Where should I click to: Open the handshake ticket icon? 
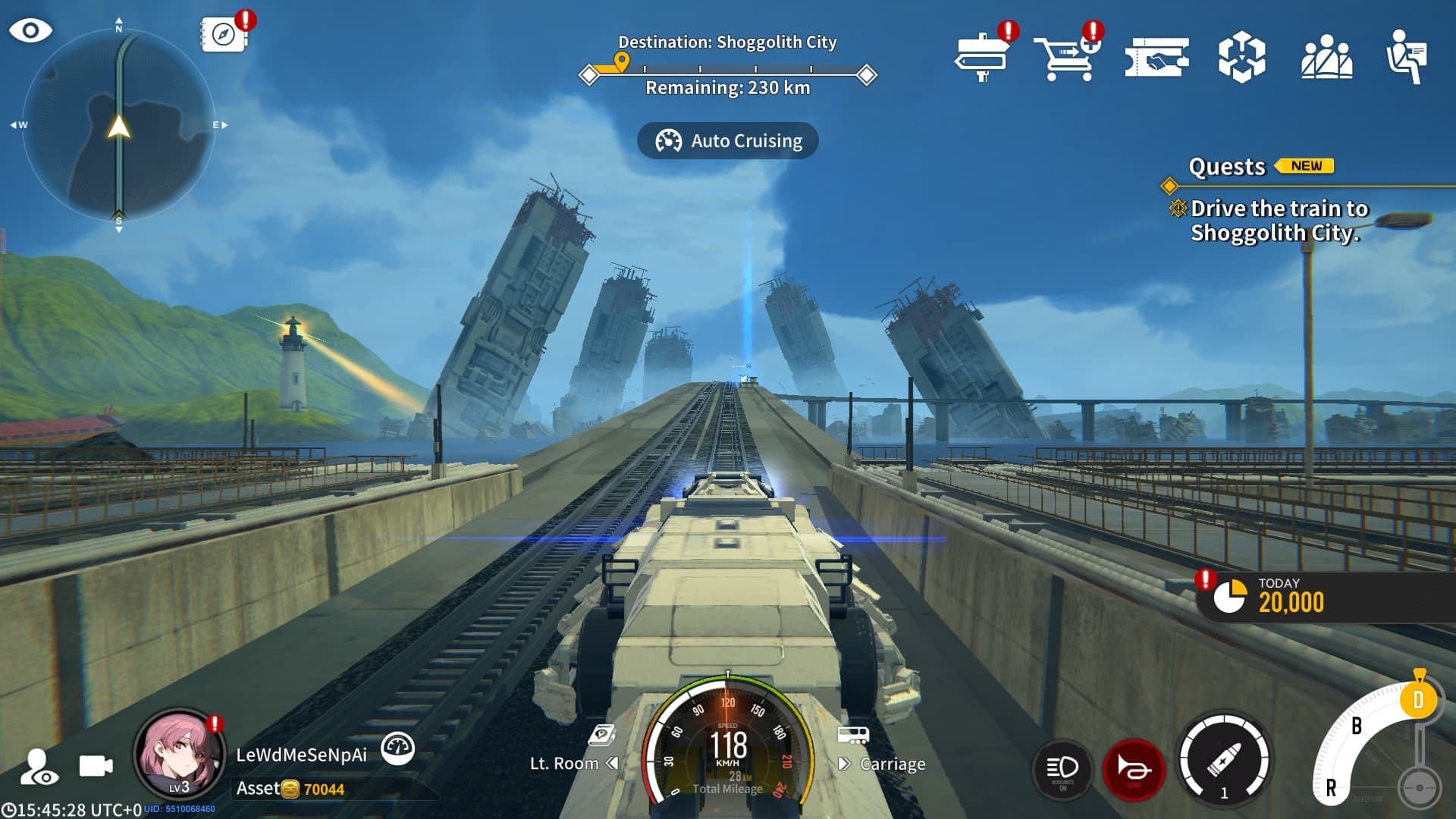[x=1156, y=58]
